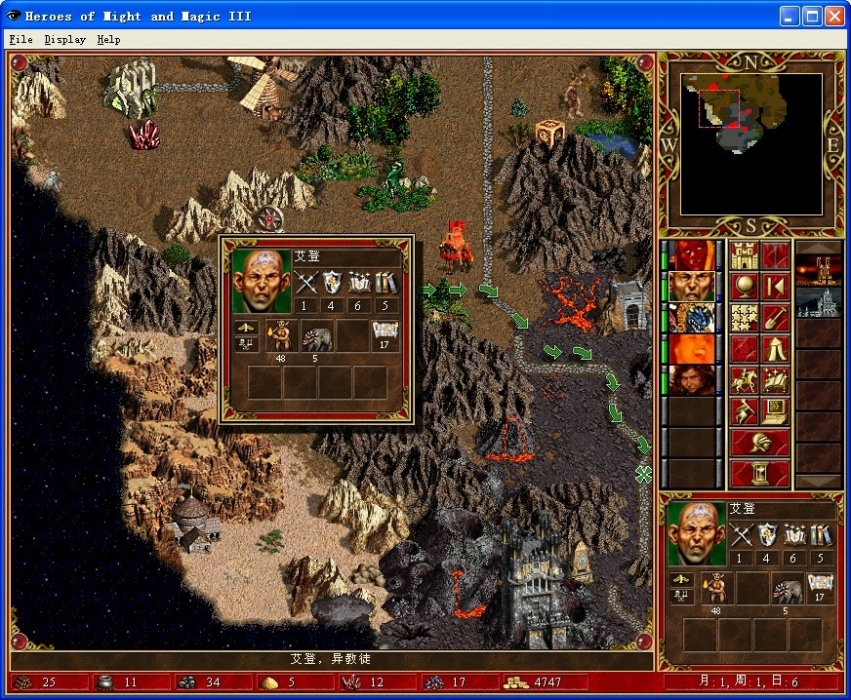Click the globe view world button

coord(743,287)
